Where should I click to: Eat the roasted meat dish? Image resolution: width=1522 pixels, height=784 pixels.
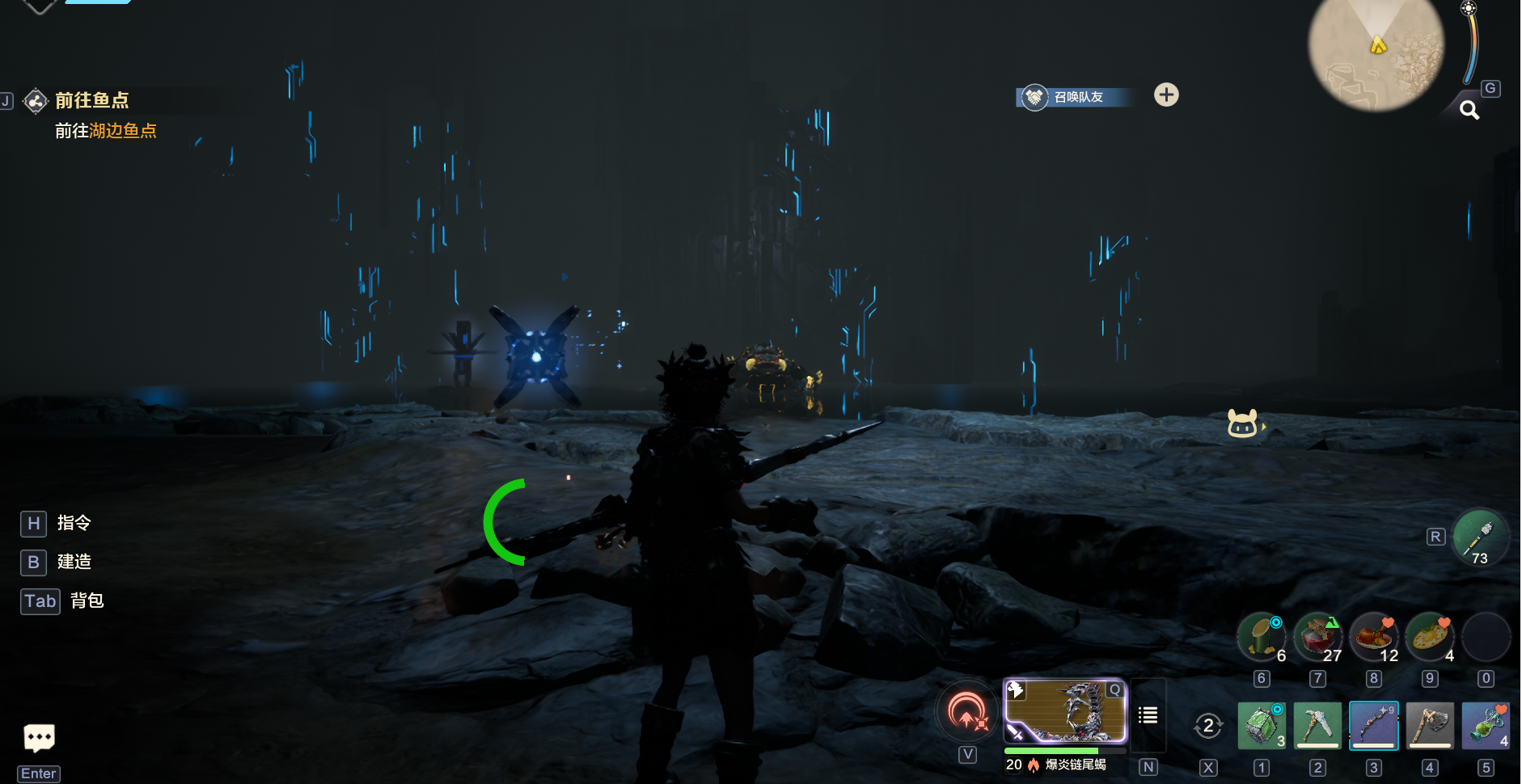pyautogui.click(x=1373, y=637)
